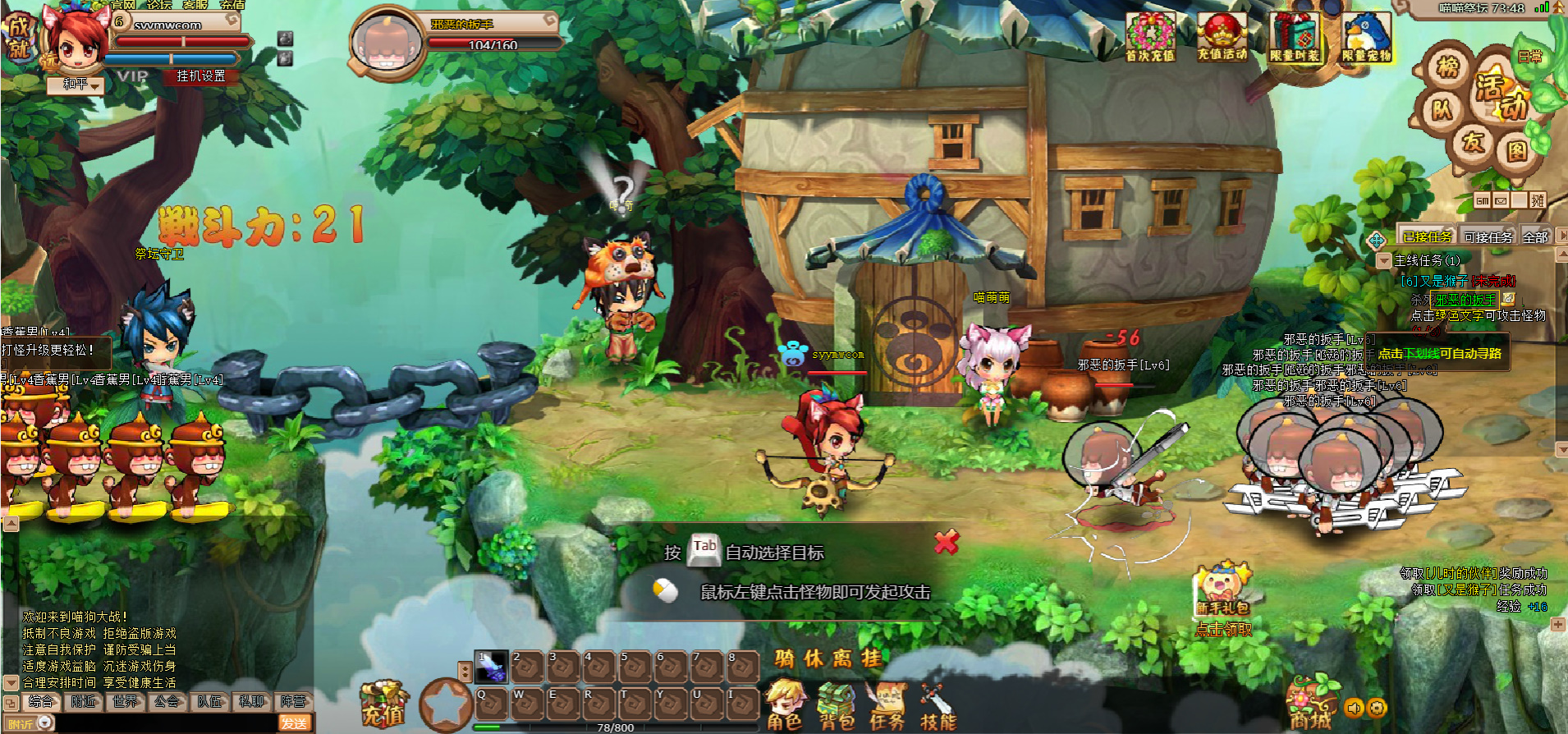Open the 角色 character panel
The image size is (1568, 734).
(784, 704)
